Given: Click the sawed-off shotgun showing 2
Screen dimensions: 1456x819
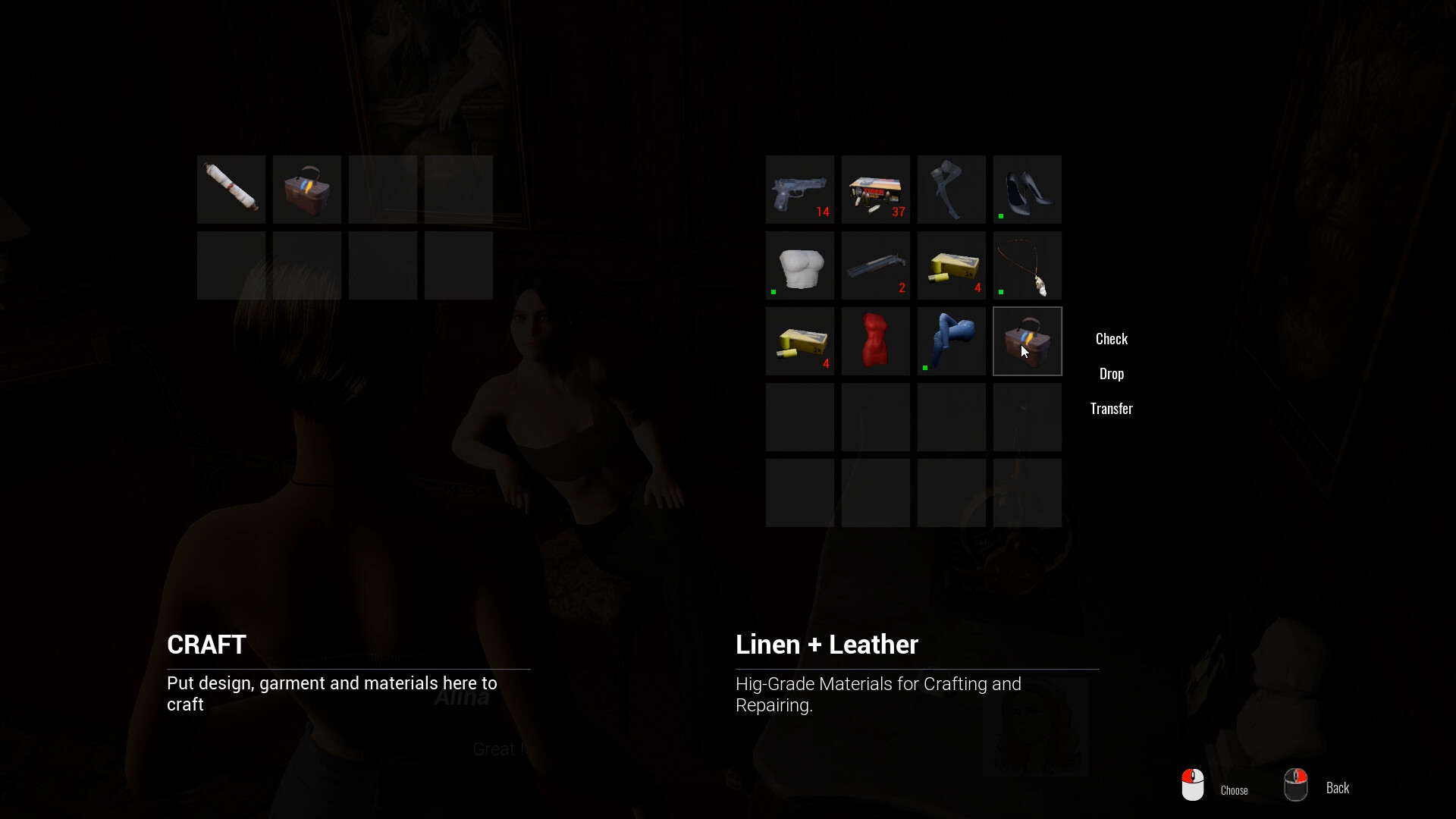Looking at the screenshot, I should click(876, 265).
